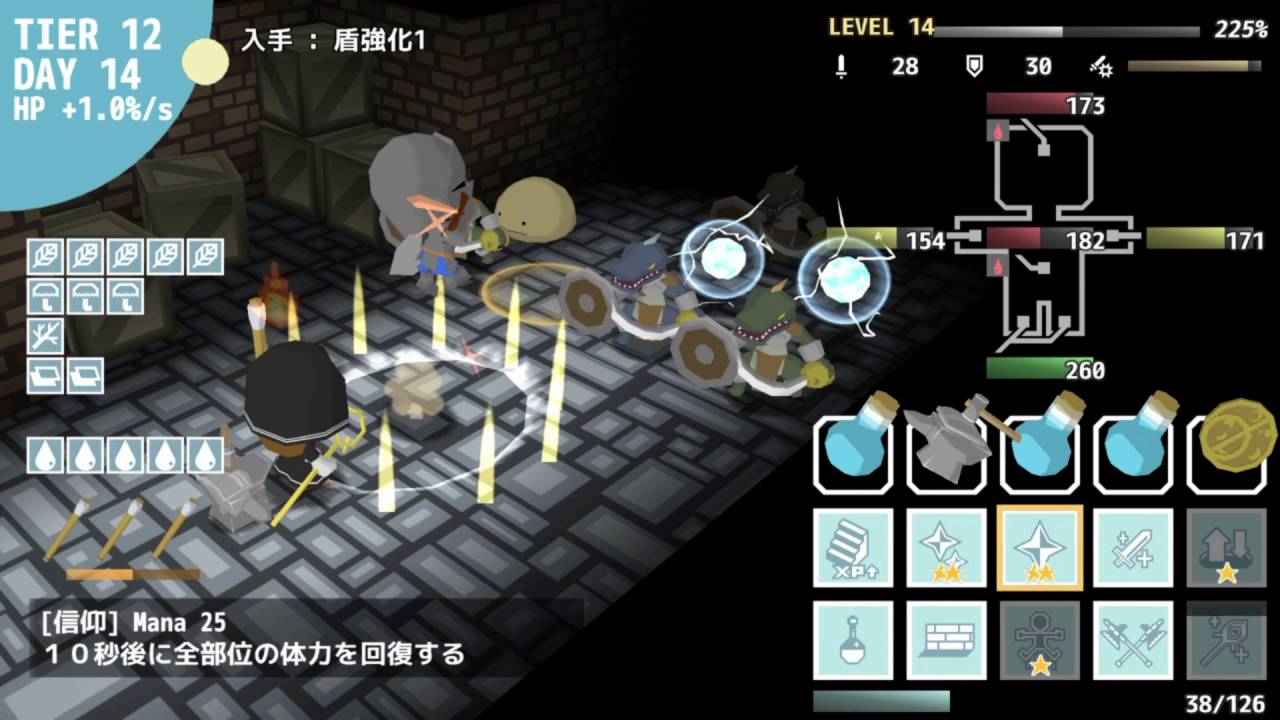Activate the XP stairs skill
This screenshot has height=720, width=1280.
coord(853,548)
